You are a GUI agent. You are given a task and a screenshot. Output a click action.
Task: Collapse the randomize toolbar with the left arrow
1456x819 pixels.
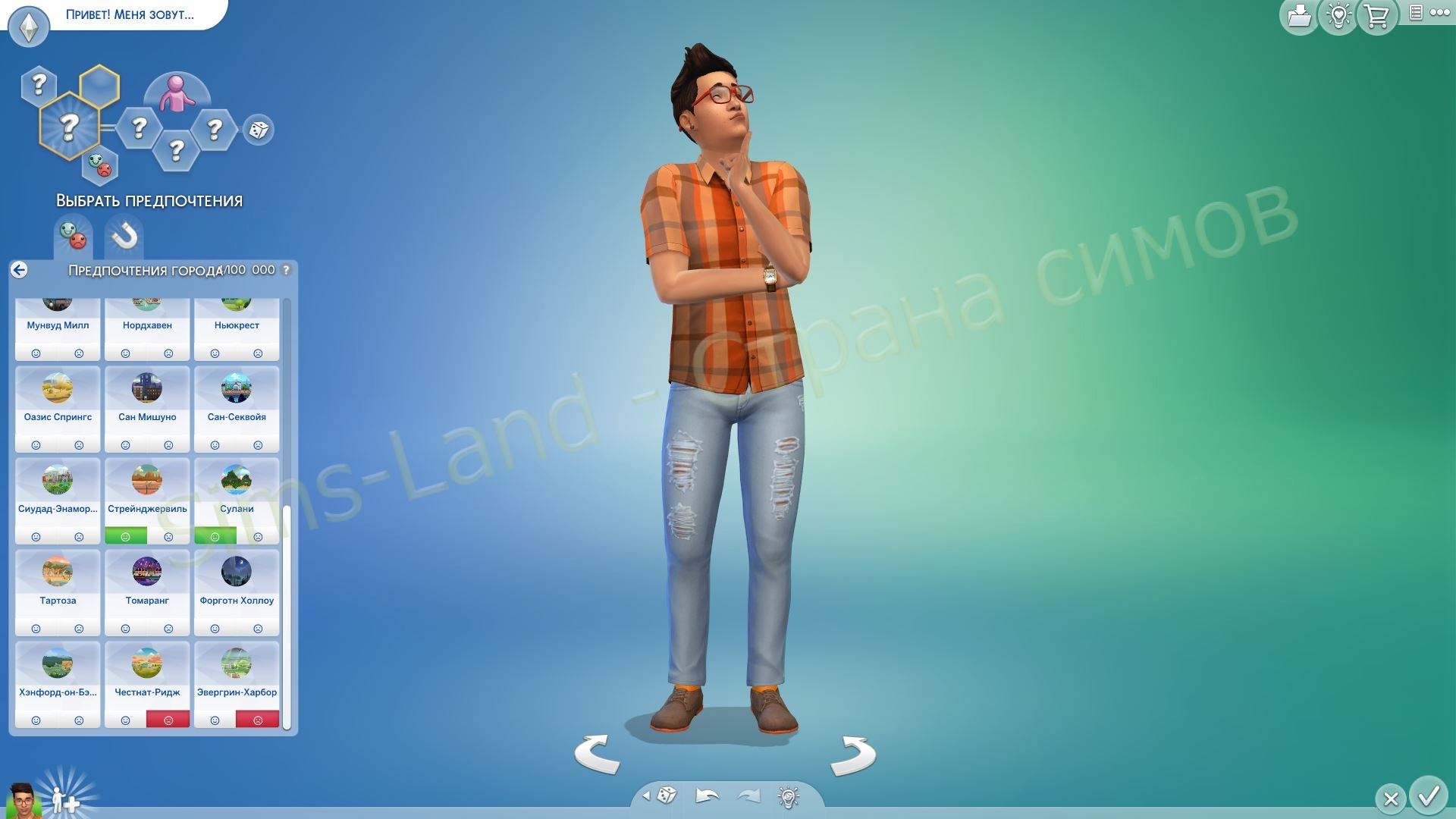coord(645,795)
